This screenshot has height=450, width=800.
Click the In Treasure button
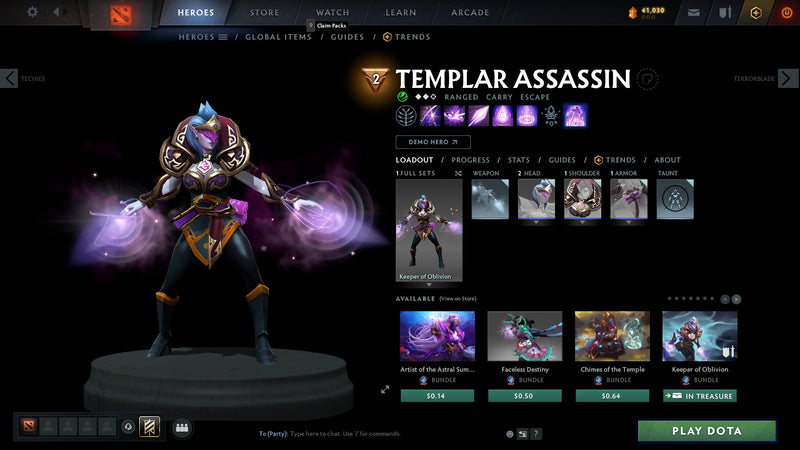(x=700, y=395)
